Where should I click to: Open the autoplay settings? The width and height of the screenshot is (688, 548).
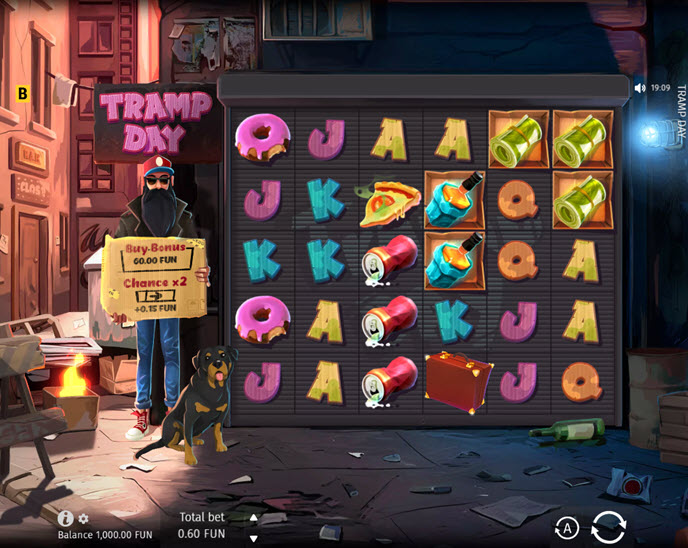click(x=567, y=528)
